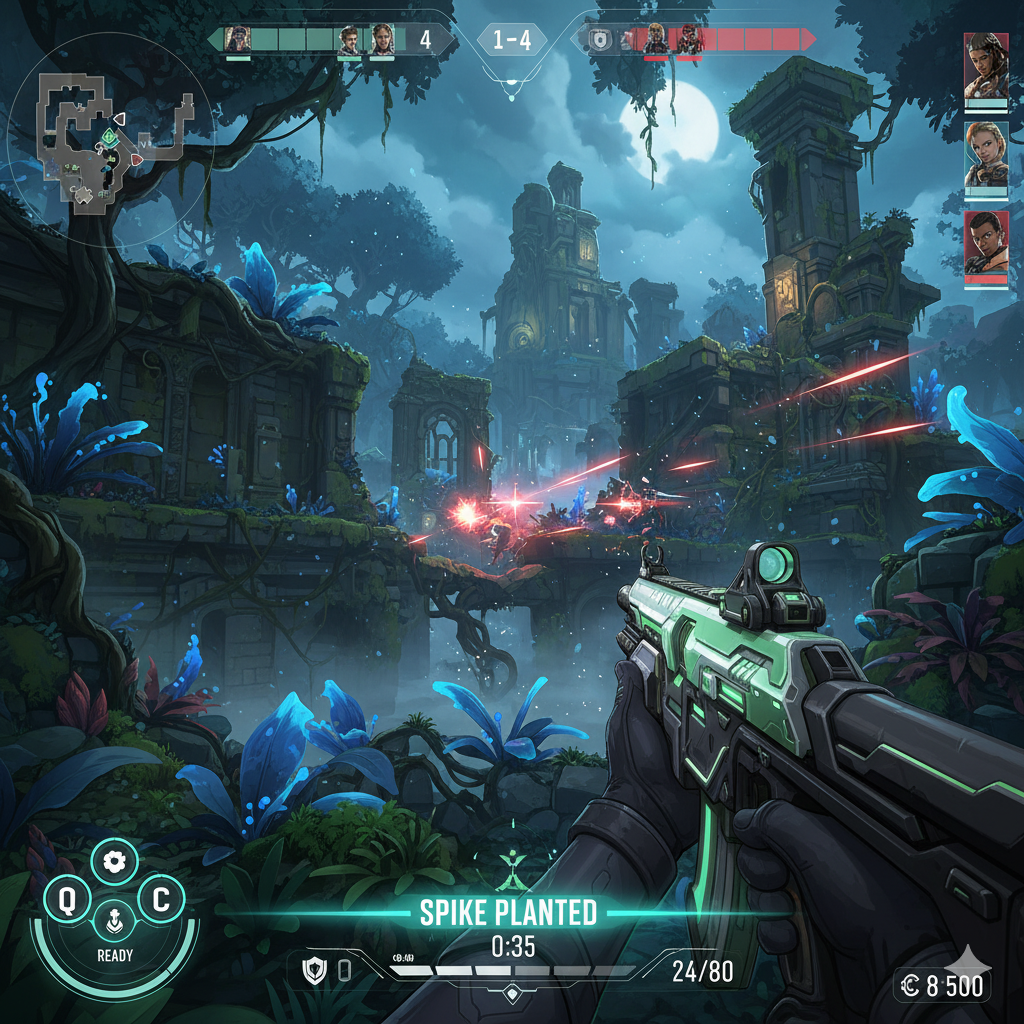
Task: Choose the long braided dark-haired agent portrait
Action: (x=985, y=66)
